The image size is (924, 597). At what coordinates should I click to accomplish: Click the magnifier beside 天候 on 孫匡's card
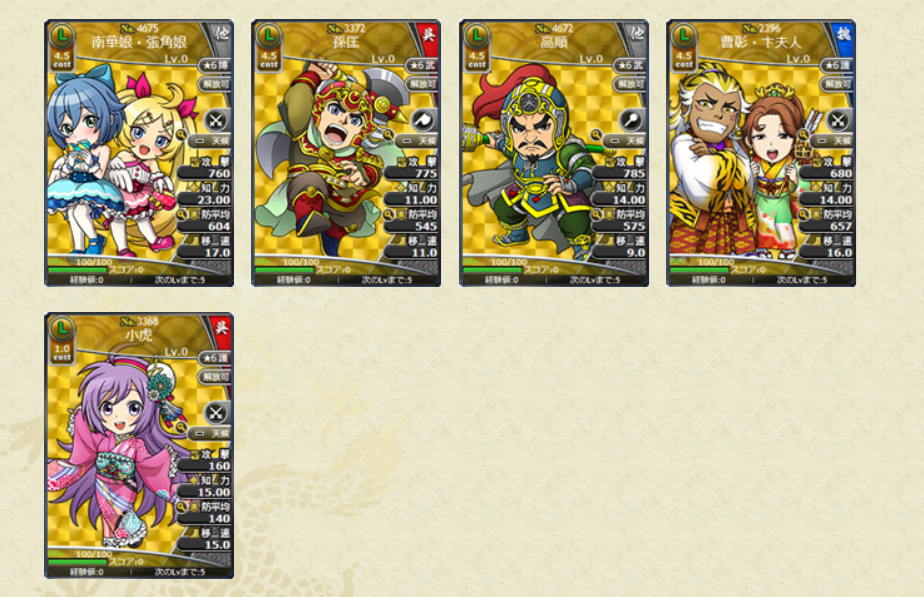click(391, 132)
